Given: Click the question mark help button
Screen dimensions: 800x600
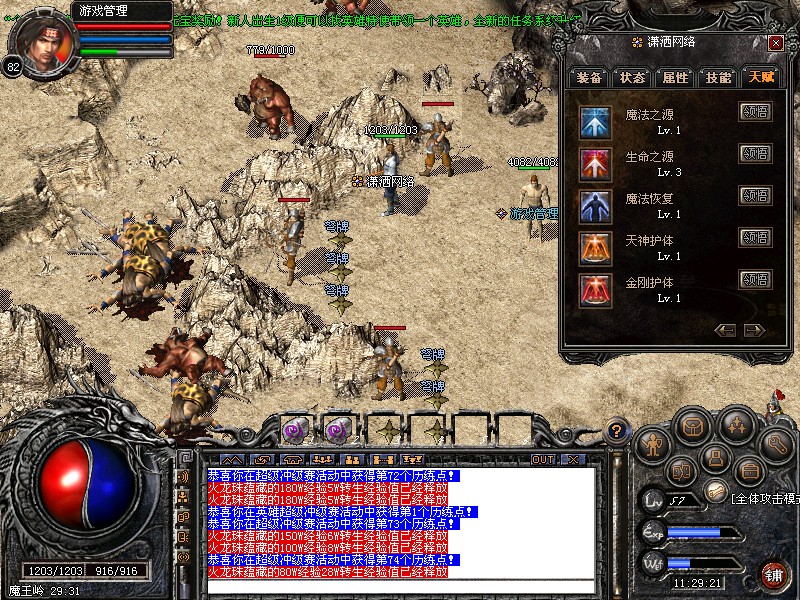Looking at the screenshot, I should [618, 432].
